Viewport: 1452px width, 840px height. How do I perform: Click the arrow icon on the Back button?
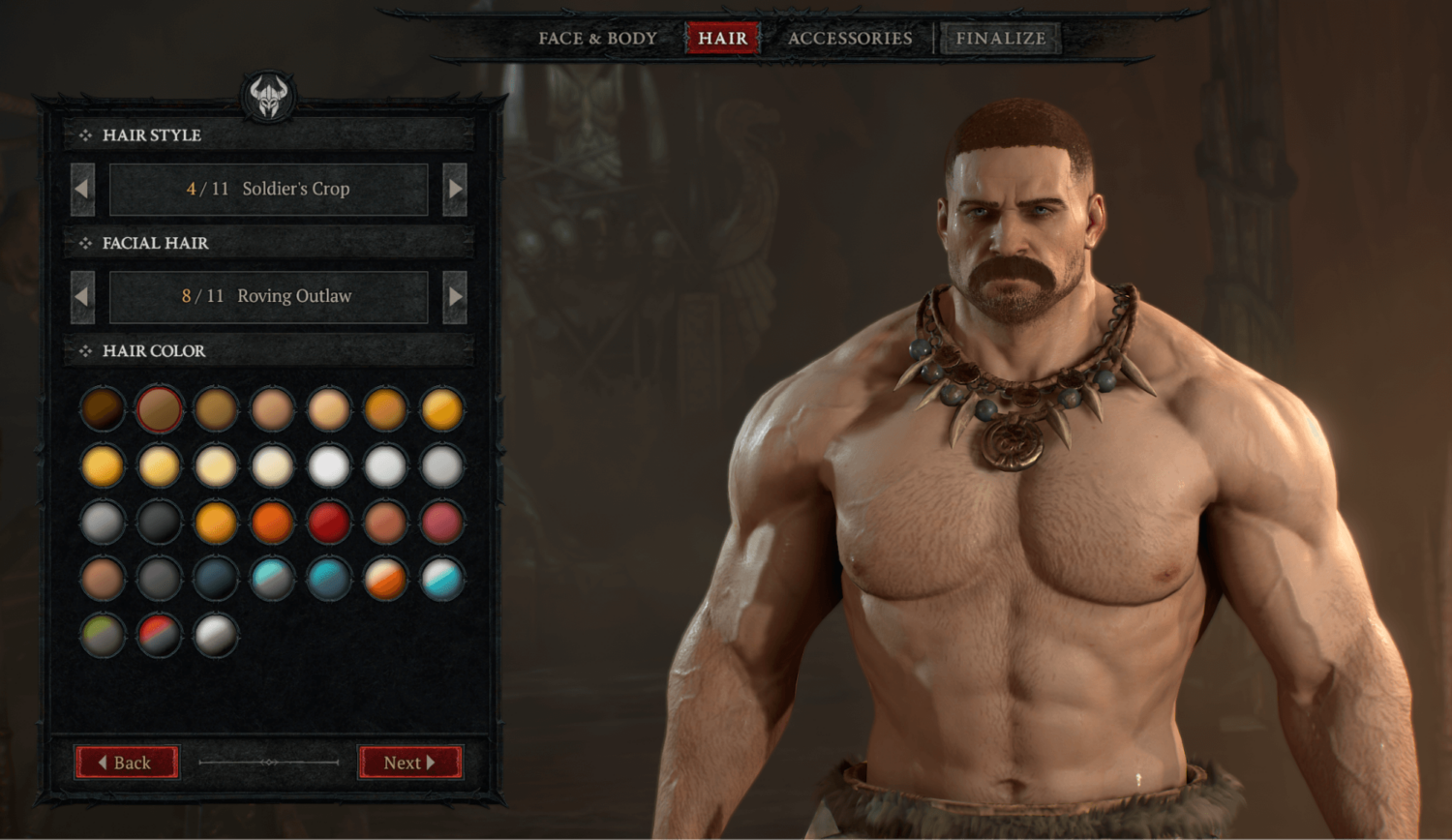pos(104,763)
